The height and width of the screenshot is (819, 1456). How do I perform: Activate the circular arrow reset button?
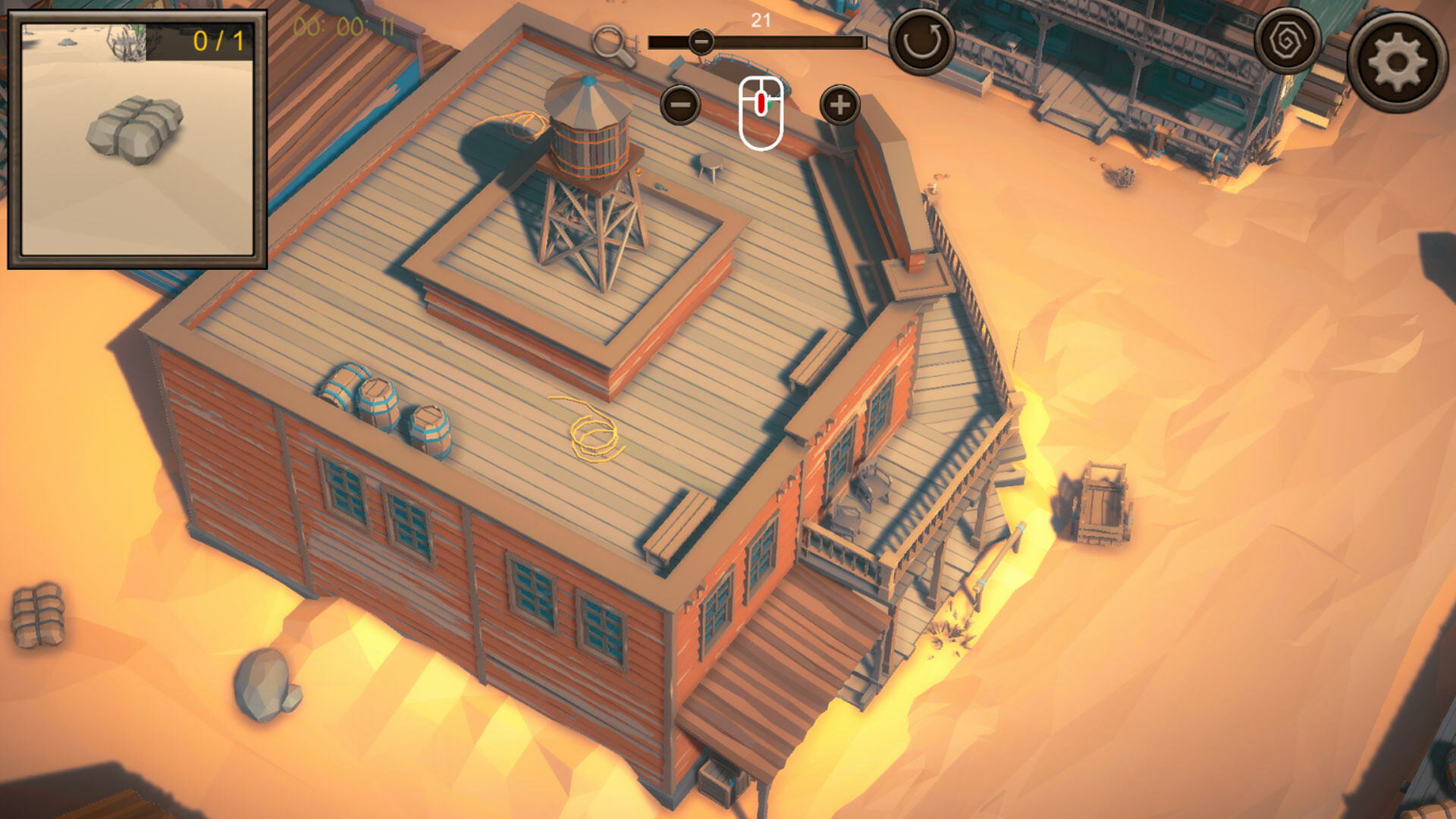coord(921,42)
